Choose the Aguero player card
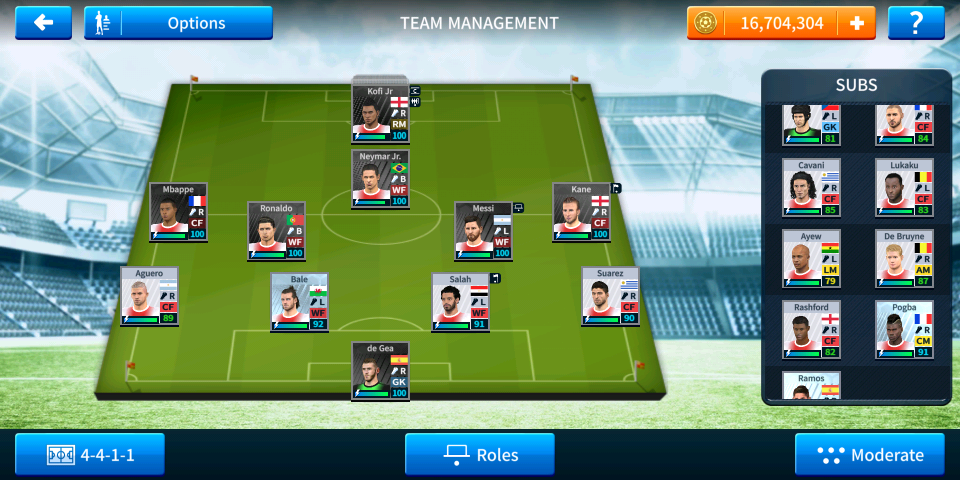This screenshot has width=960, height=480. click(x=149, y=295)
